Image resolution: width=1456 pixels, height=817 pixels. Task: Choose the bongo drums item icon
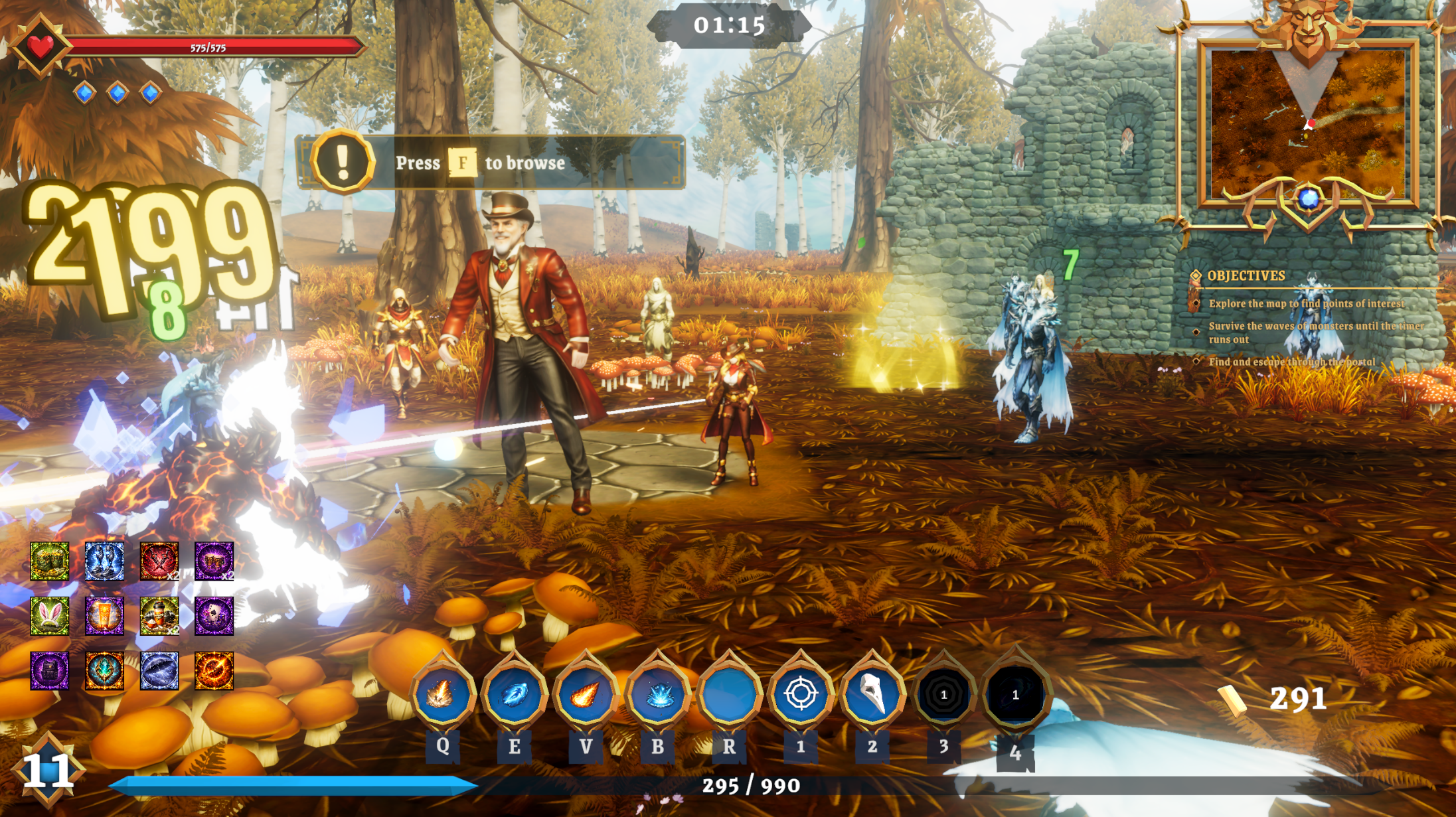pos(214,561)
